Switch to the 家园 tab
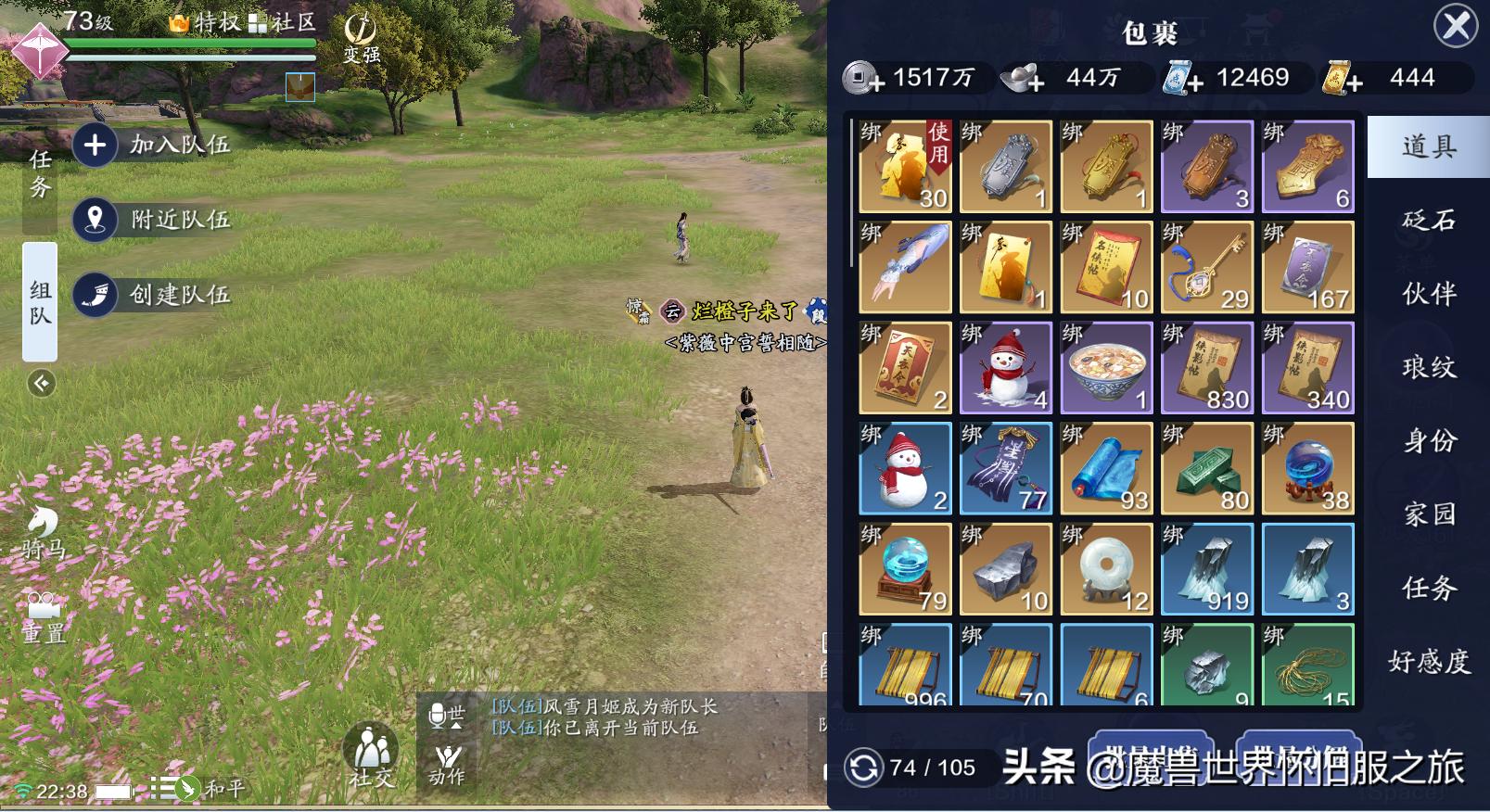The width and height of the screenshot is (1490, 812). pos(1428,514)
